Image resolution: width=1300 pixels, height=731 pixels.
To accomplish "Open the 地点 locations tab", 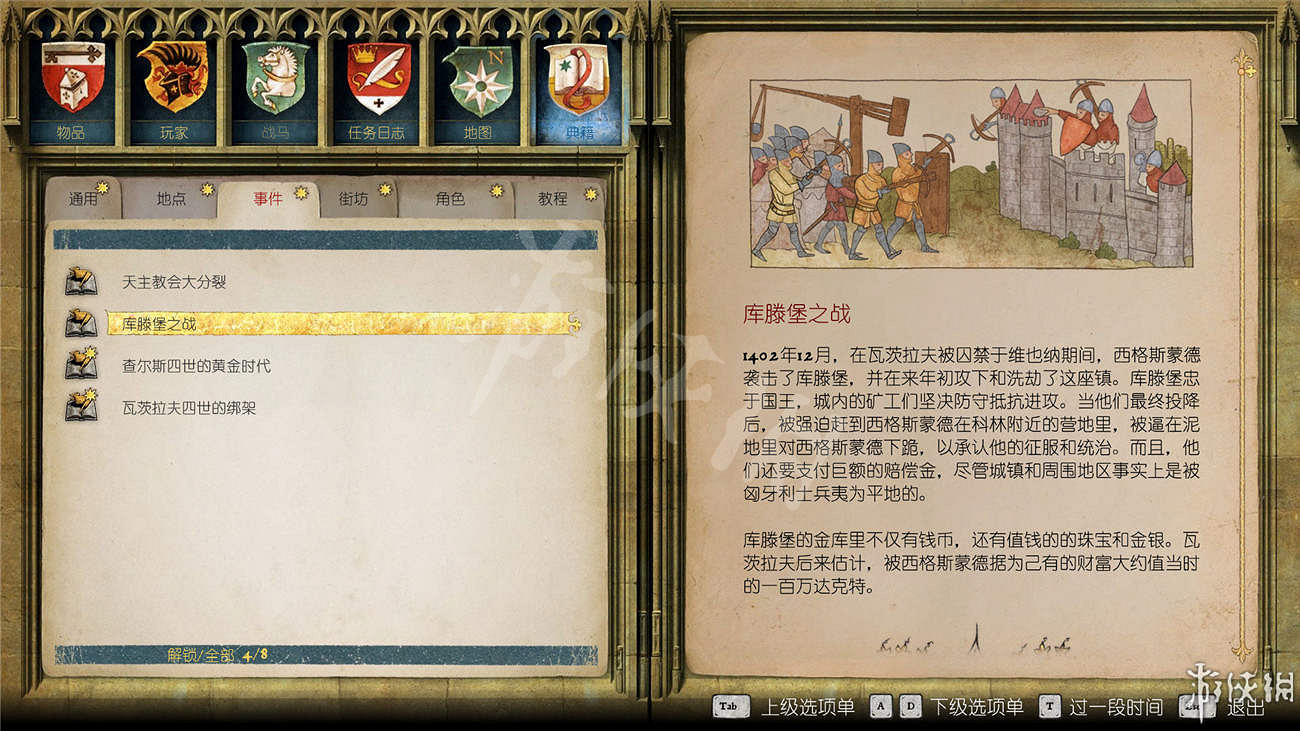I will tap(172, 198).
